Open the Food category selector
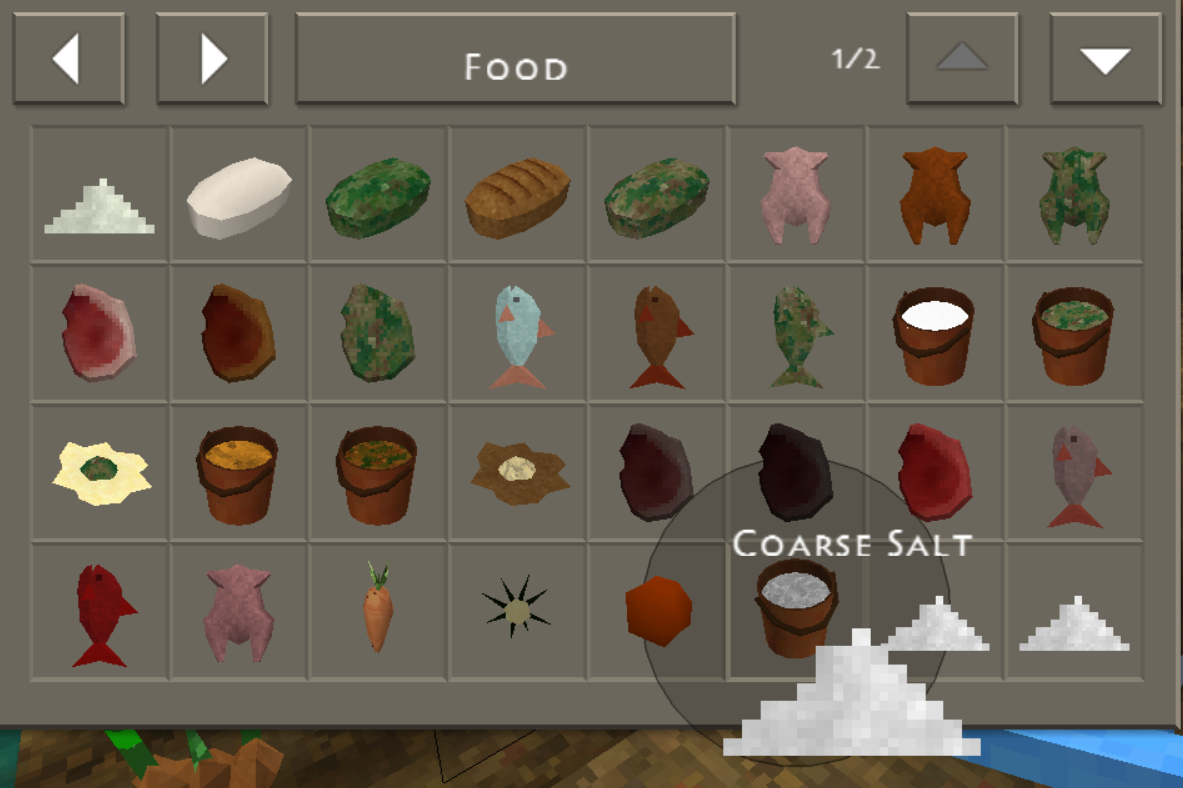Image resolution: width=1183 pixels, height=788 pixels. pyautogui.click(x=515, y=58)
